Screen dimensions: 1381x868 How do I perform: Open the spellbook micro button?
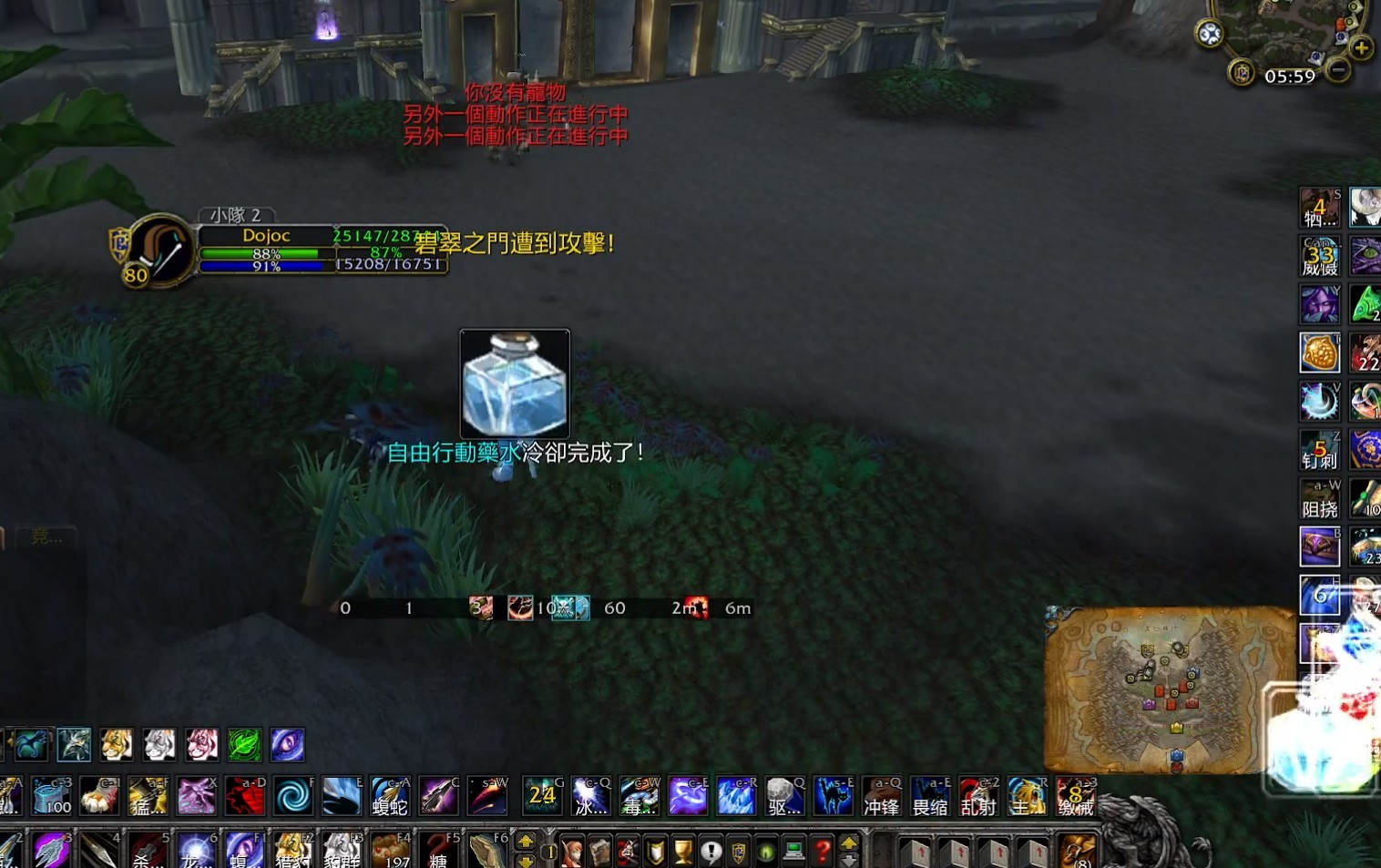(x=599, y=852)
